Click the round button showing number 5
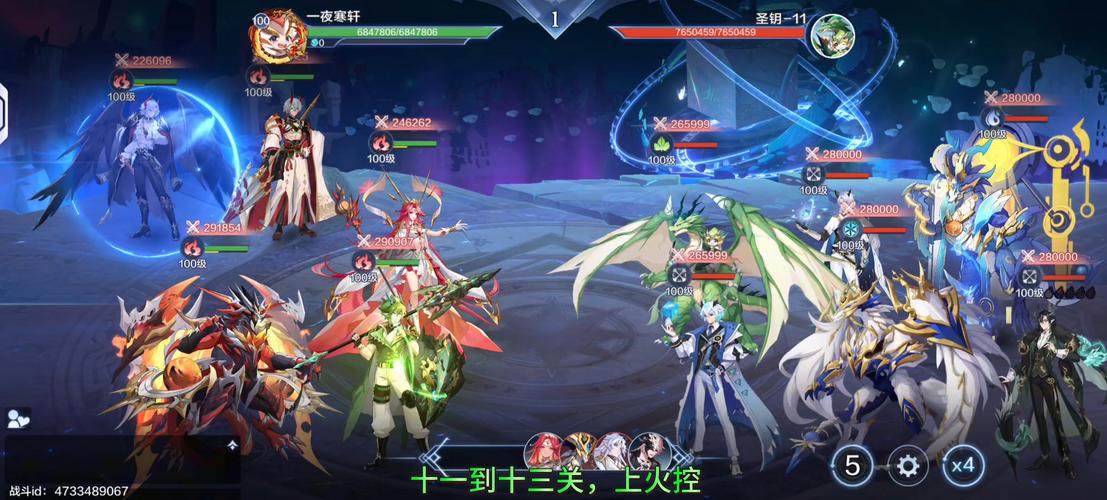The height and width of the screenshot is (500, 1107). 853,465
